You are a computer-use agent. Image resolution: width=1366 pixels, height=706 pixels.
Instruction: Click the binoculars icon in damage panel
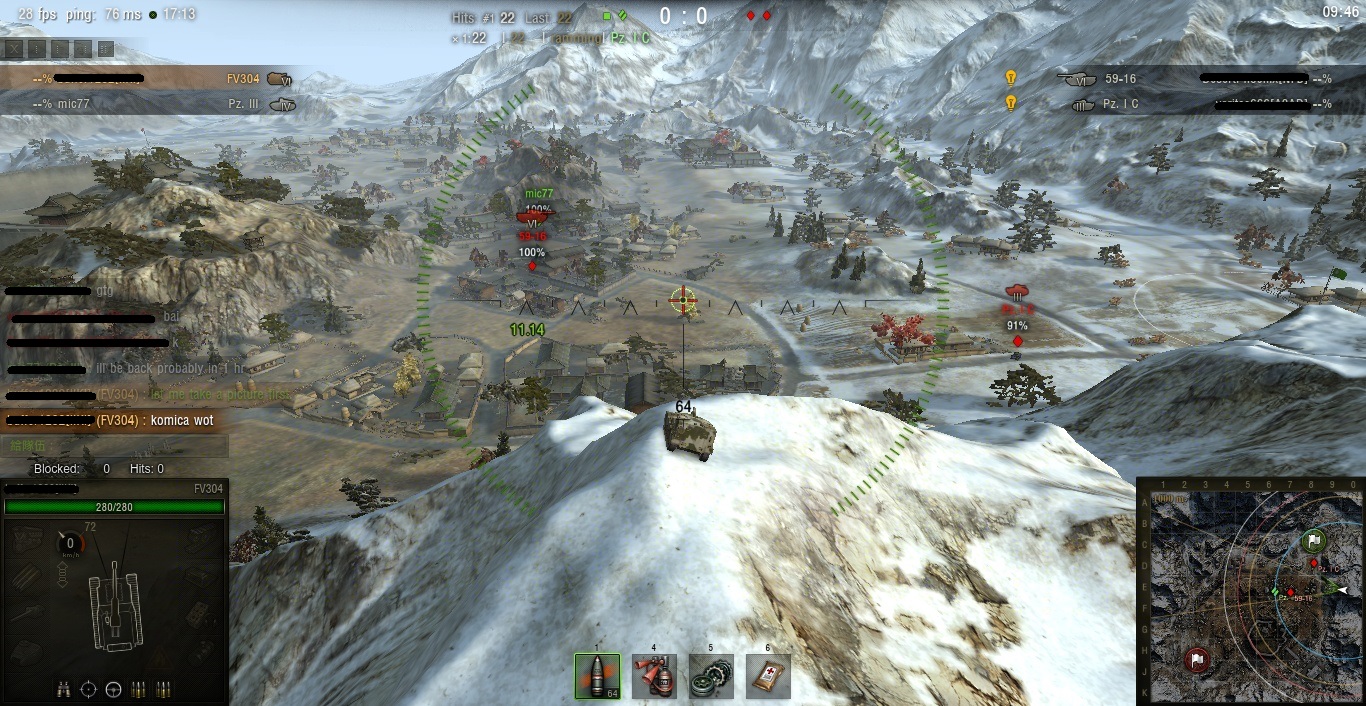pos(64,689)
